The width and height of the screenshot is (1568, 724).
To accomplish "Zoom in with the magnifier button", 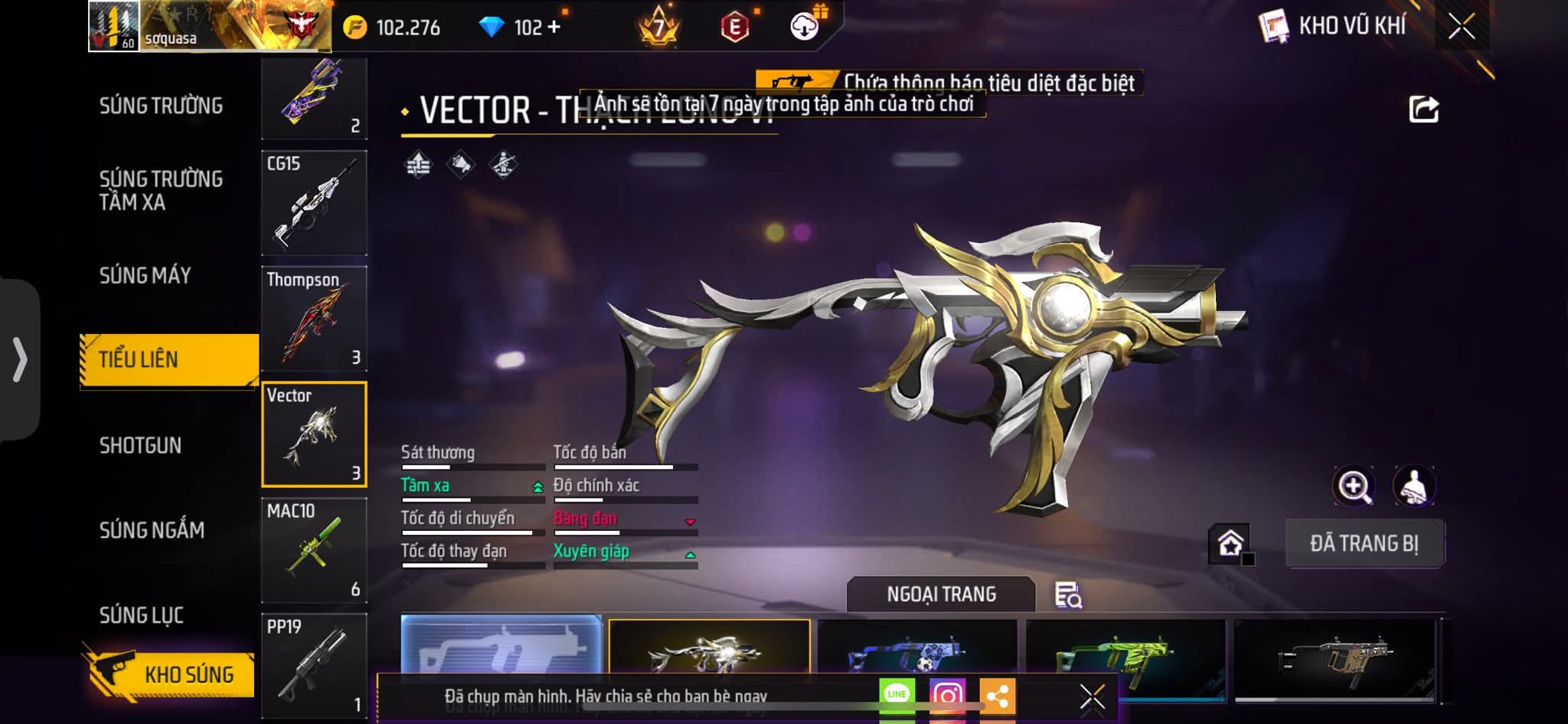I will tap(1354, 486).
